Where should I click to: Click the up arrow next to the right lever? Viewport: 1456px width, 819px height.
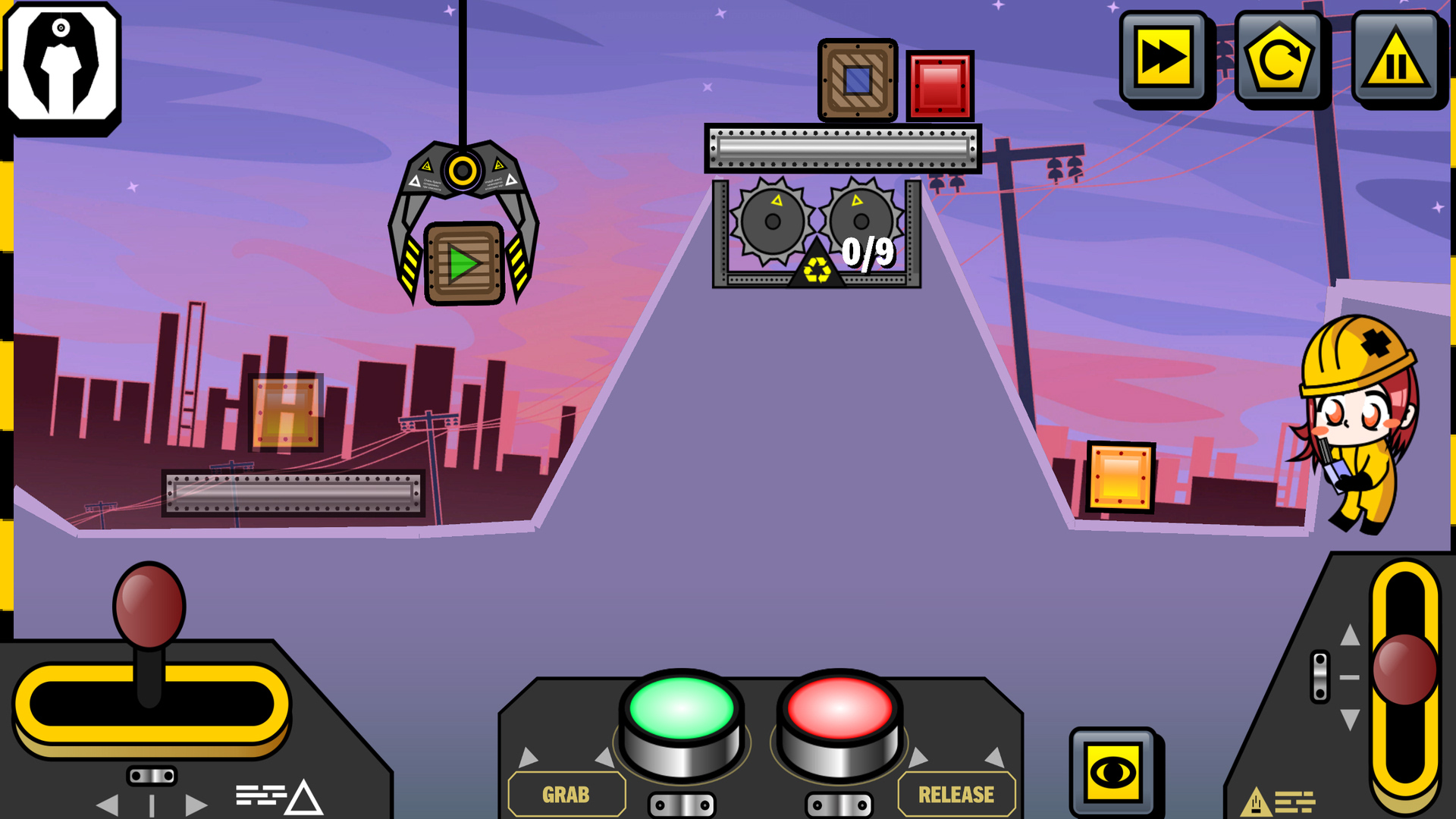(x=1351, y=635)
